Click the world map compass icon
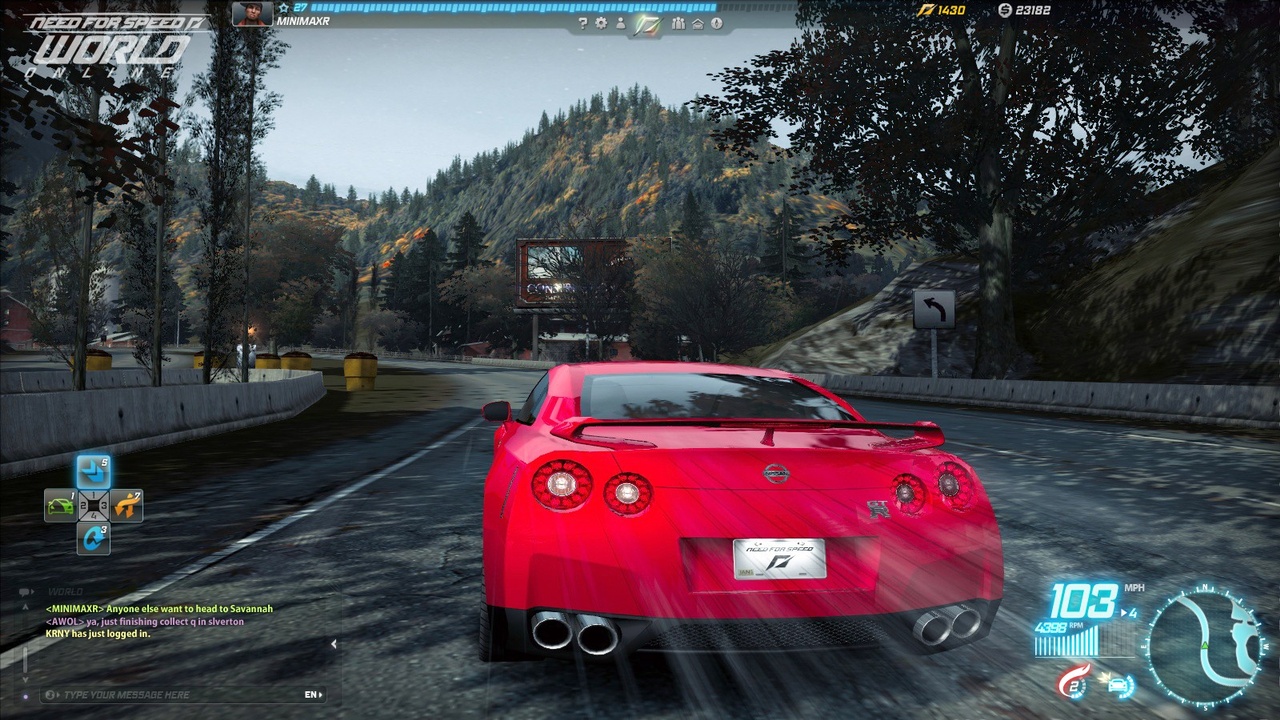This screenshot has width=1280, height=720. (x=716, y=24)
